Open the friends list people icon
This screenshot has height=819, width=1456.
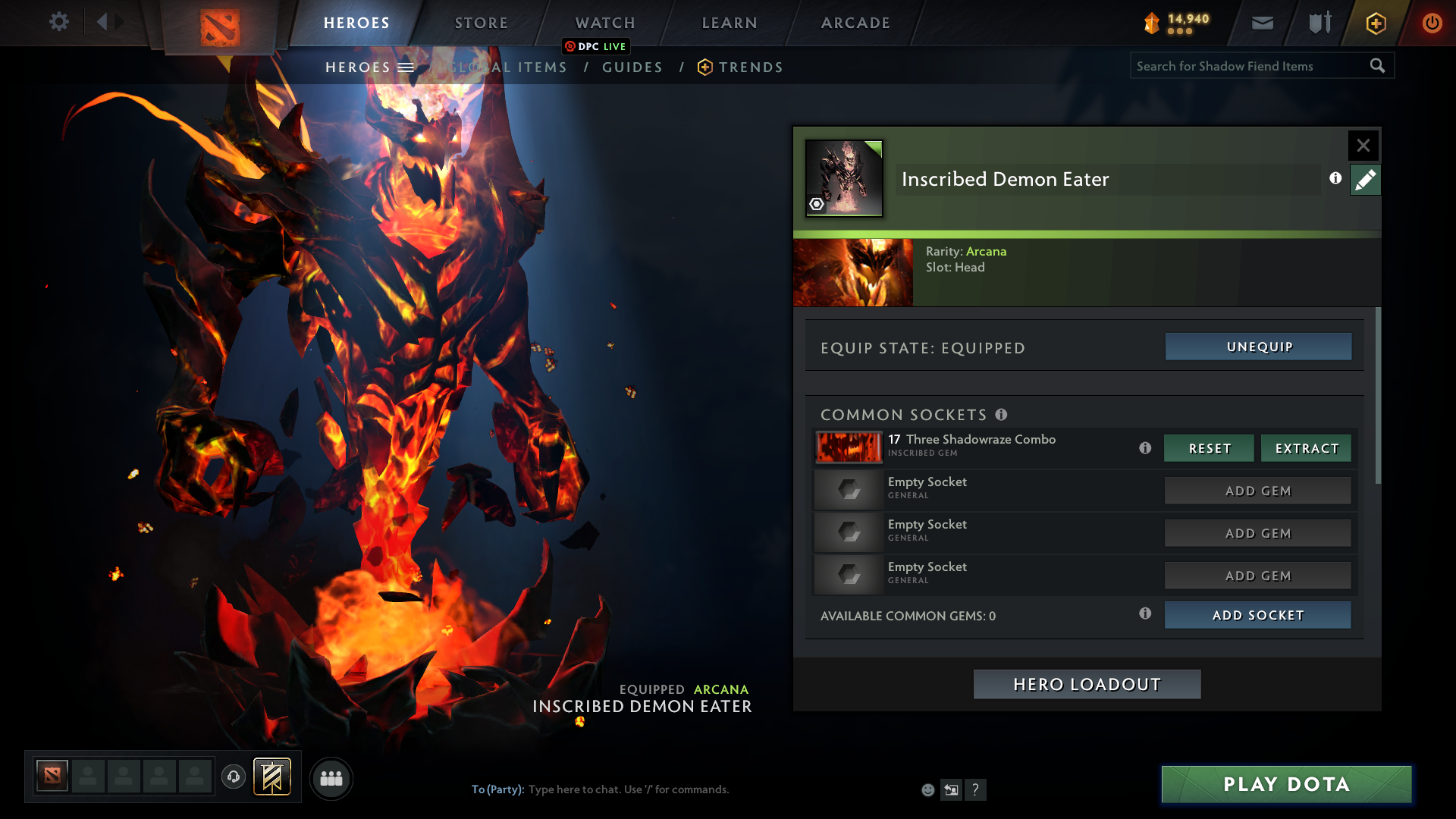point(331,778)
